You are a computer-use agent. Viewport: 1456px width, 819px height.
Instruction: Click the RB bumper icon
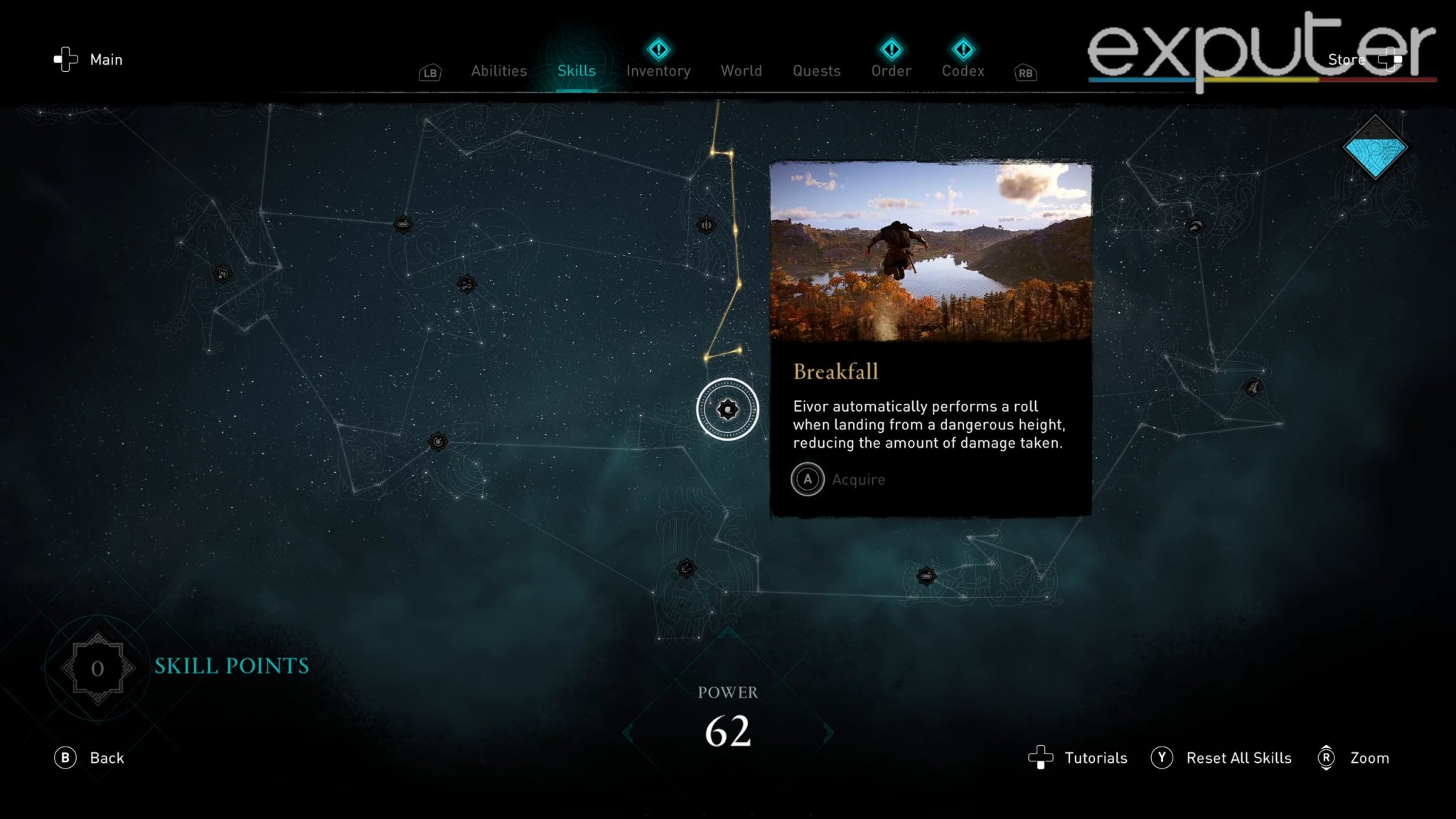tap(1024, 73)
